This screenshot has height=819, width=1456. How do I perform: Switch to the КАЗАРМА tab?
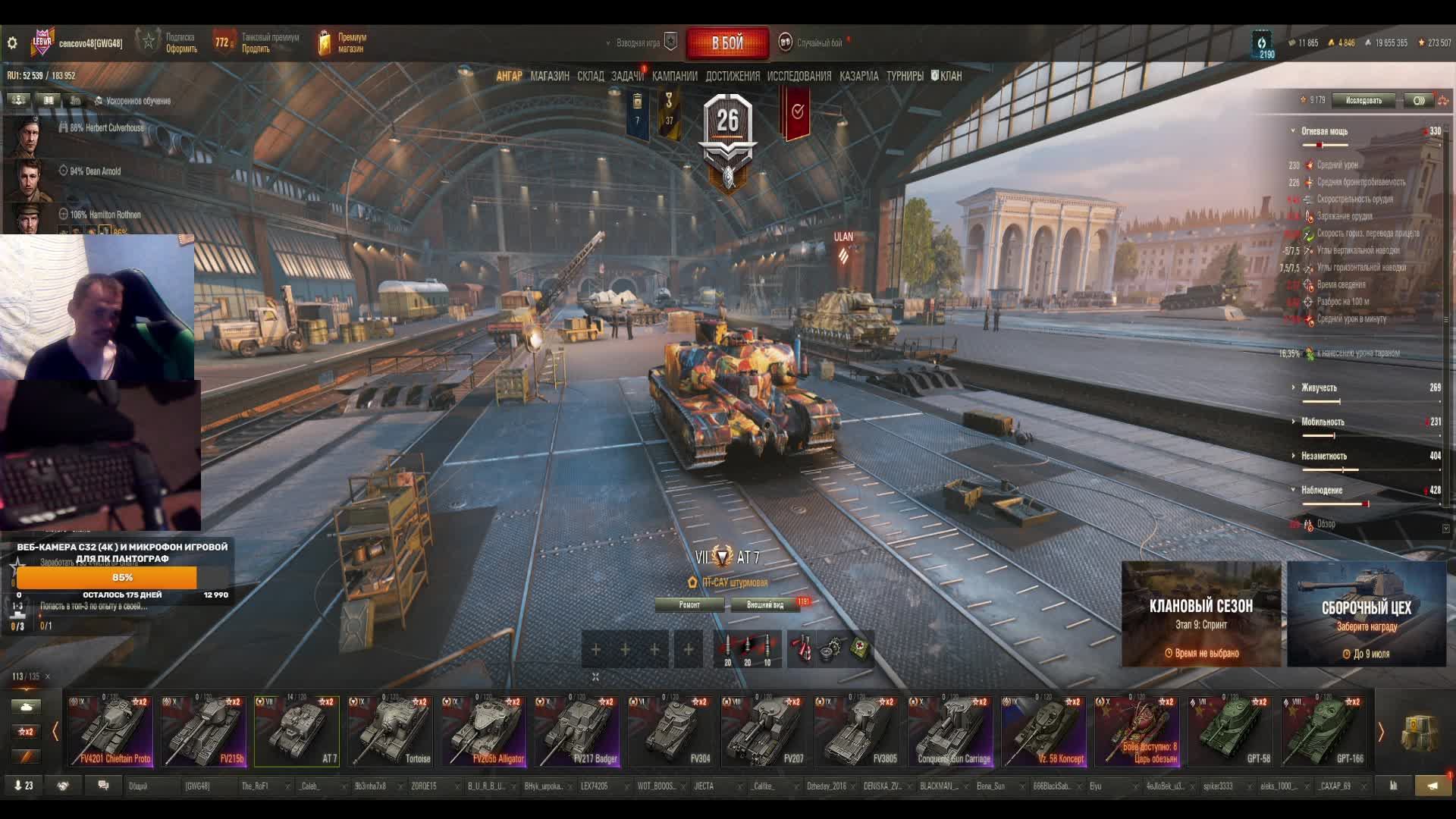coord(858,76)
